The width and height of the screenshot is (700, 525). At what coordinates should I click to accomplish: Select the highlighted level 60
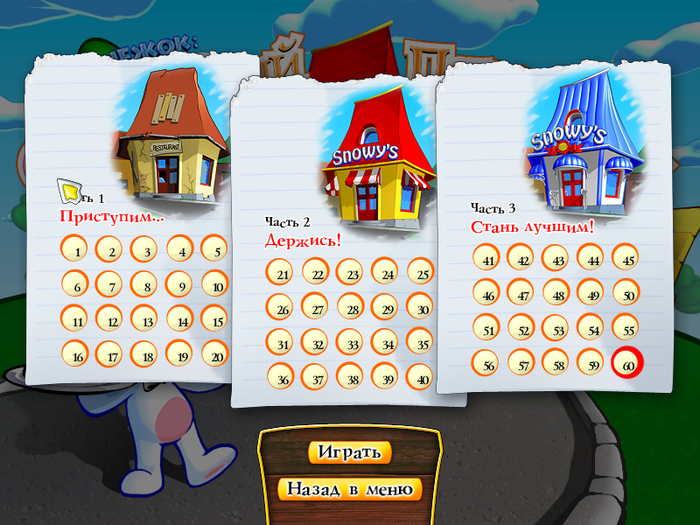(x=627, y=364)
